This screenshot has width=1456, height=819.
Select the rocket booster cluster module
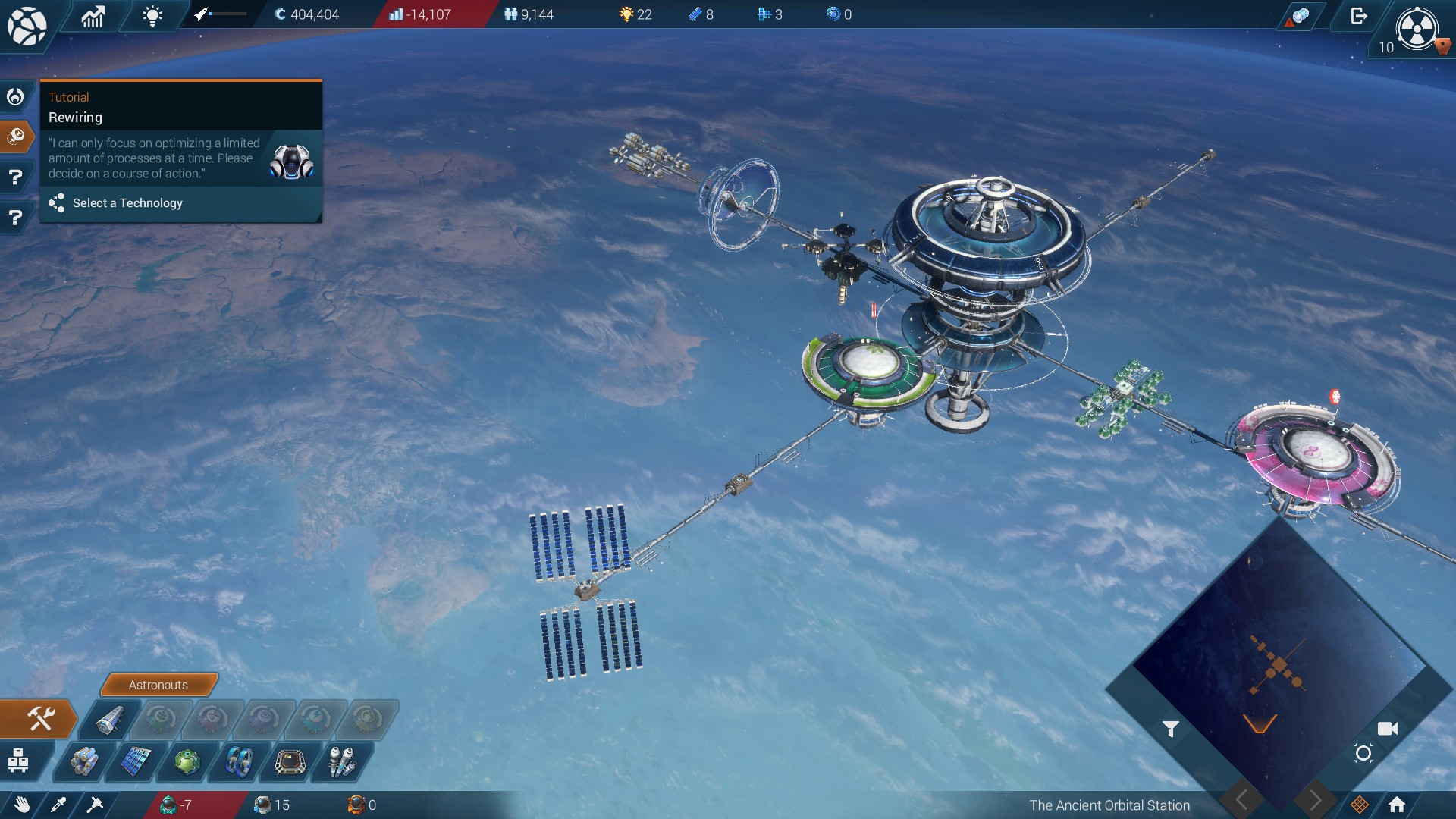(342, 761)
